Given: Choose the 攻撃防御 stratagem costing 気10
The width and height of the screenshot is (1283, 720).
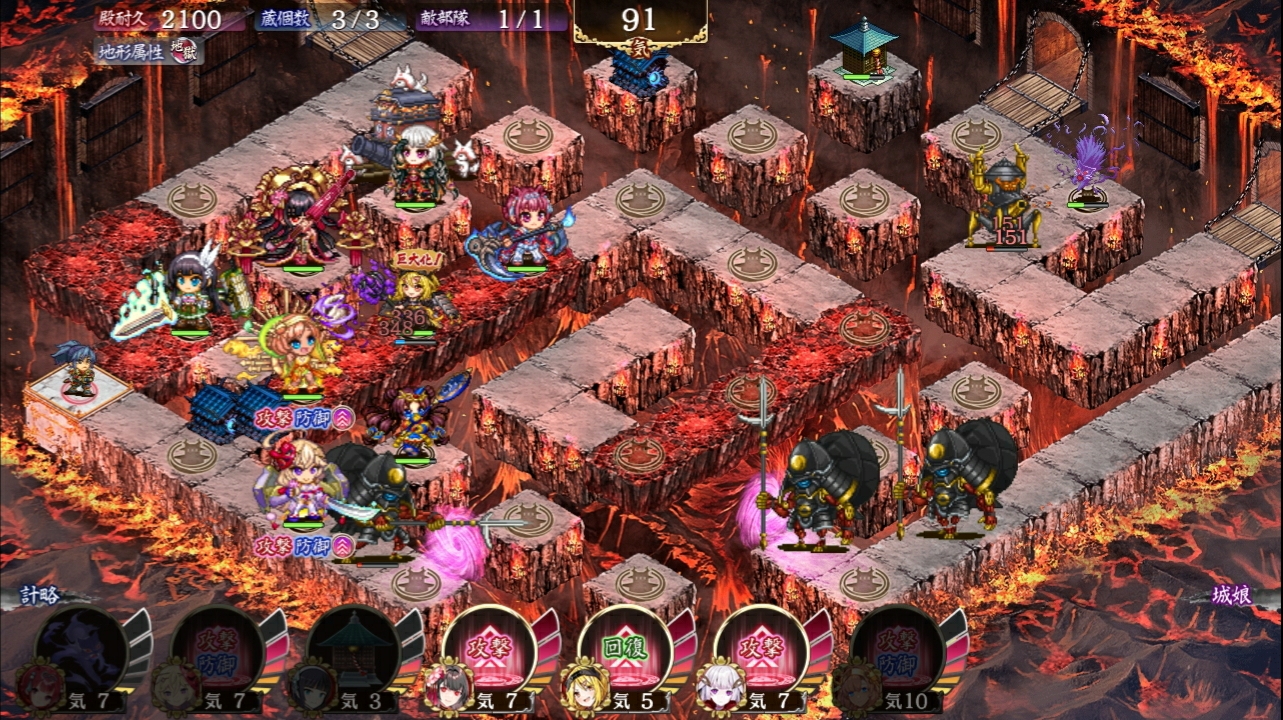Looking at the screenshot, I should click(x=897, y=652).
